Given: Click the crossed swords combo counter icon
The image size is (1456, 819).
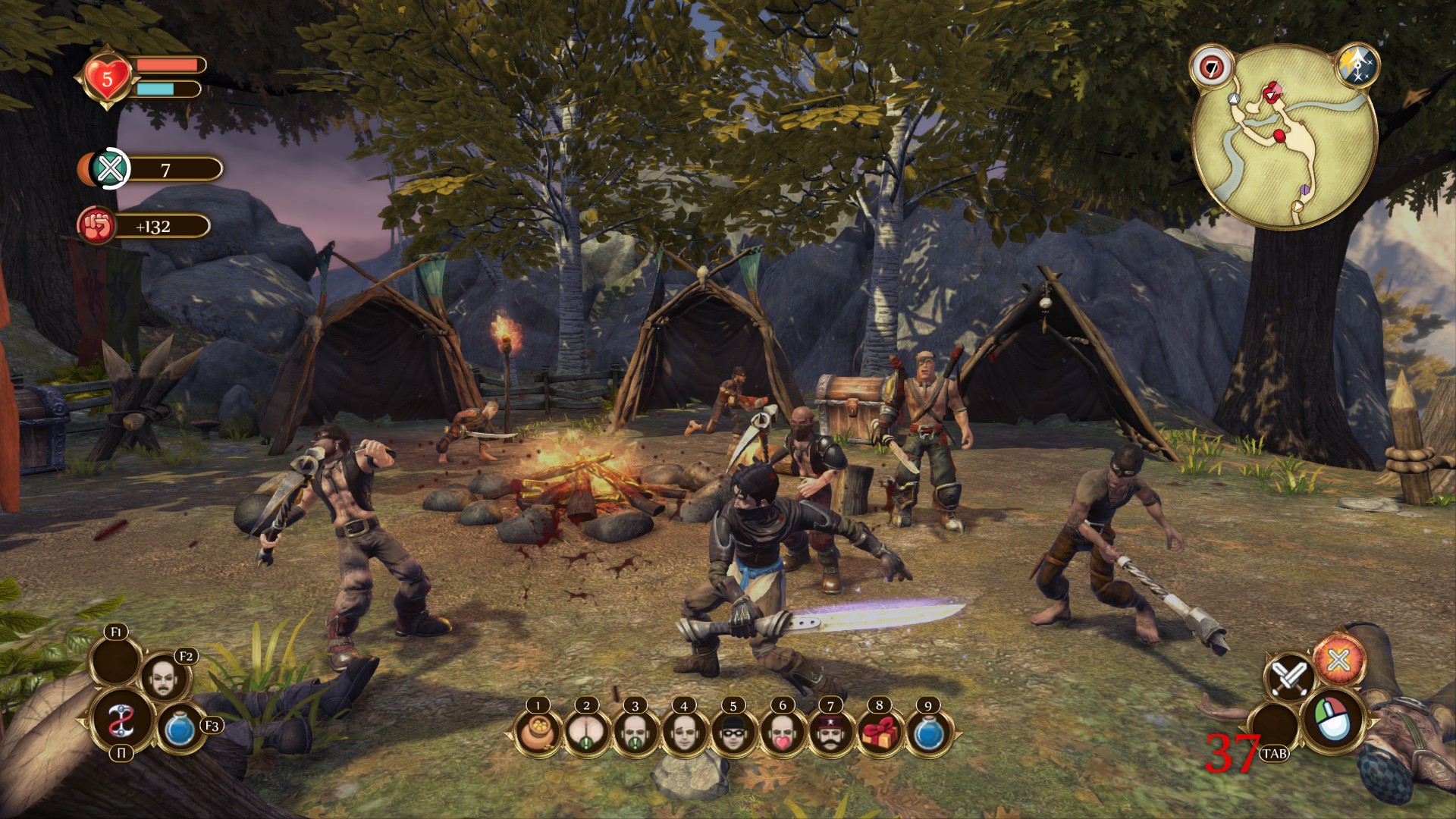Looking at the screenshot, I should pos(111,168).
